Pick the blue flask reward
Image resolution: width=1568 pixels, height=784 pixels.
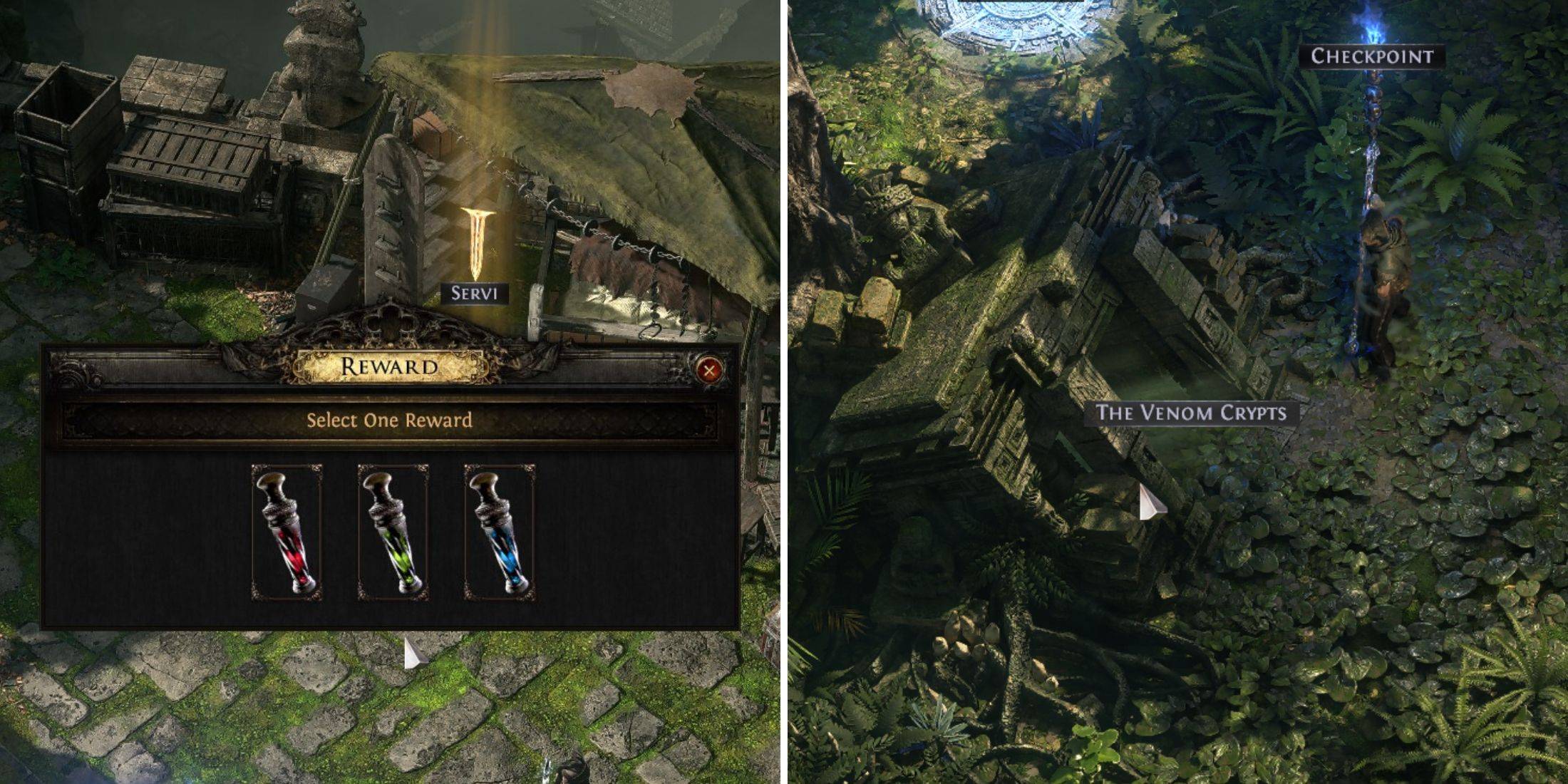coord(499,532)
